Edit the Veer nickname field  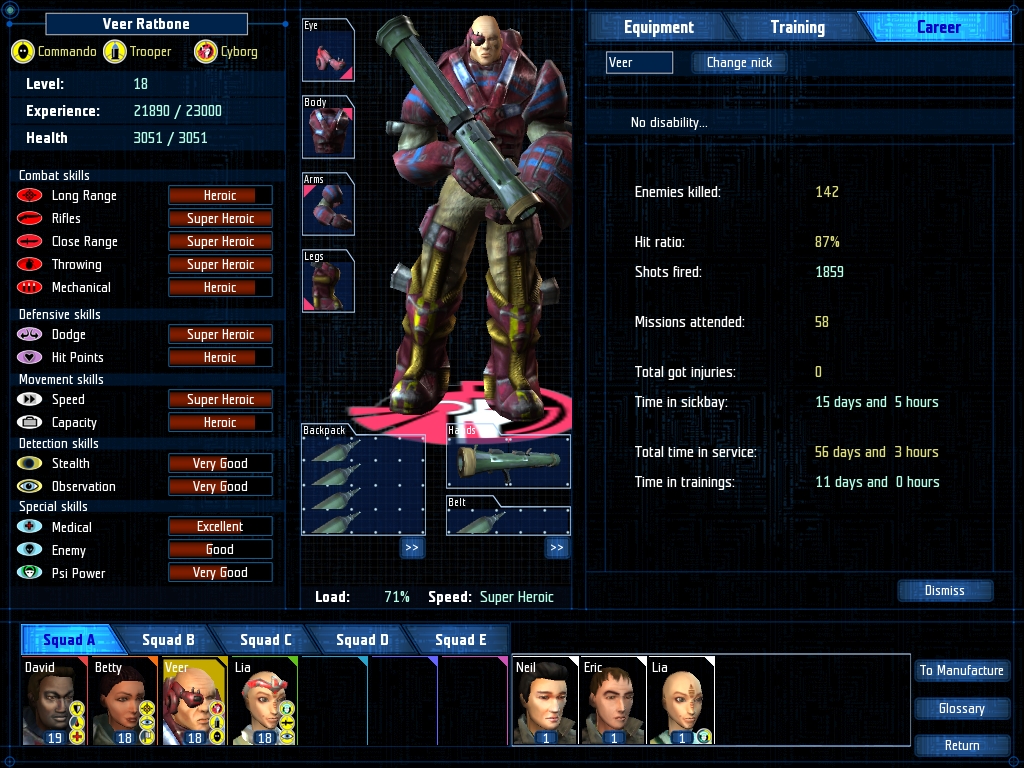(x=639, y=62)
